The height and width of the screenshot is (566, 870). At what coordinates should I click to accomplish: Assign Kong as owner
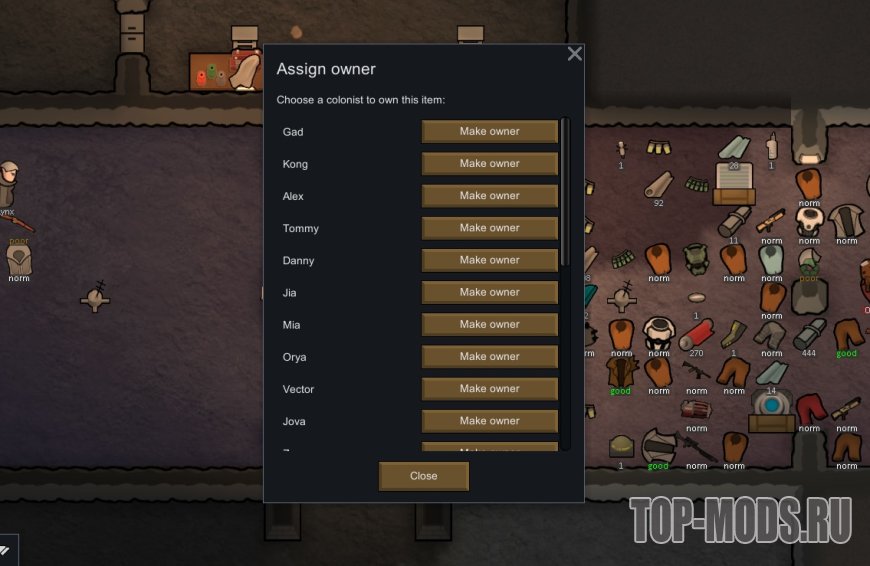tap(489, 164)
